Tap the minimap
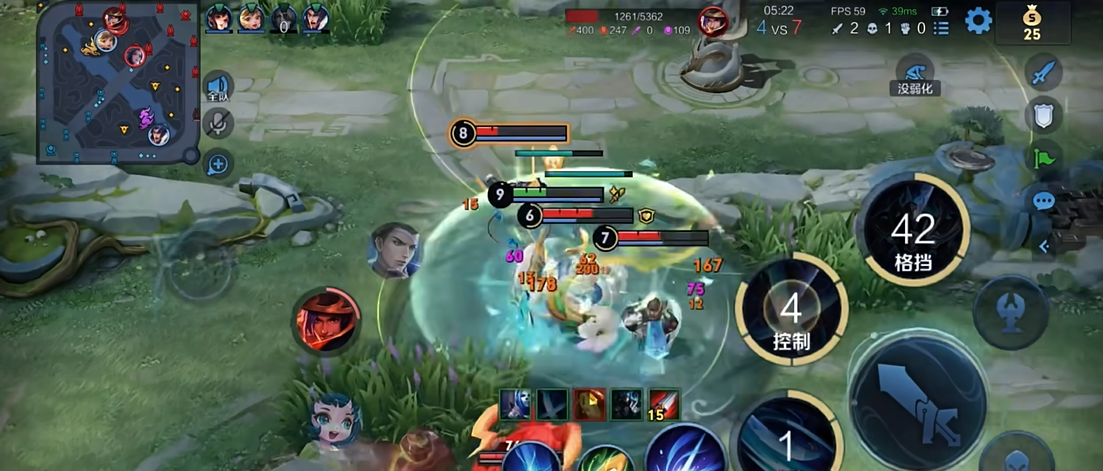Viewport: 1103px width, 471px height. click(119, 86)
